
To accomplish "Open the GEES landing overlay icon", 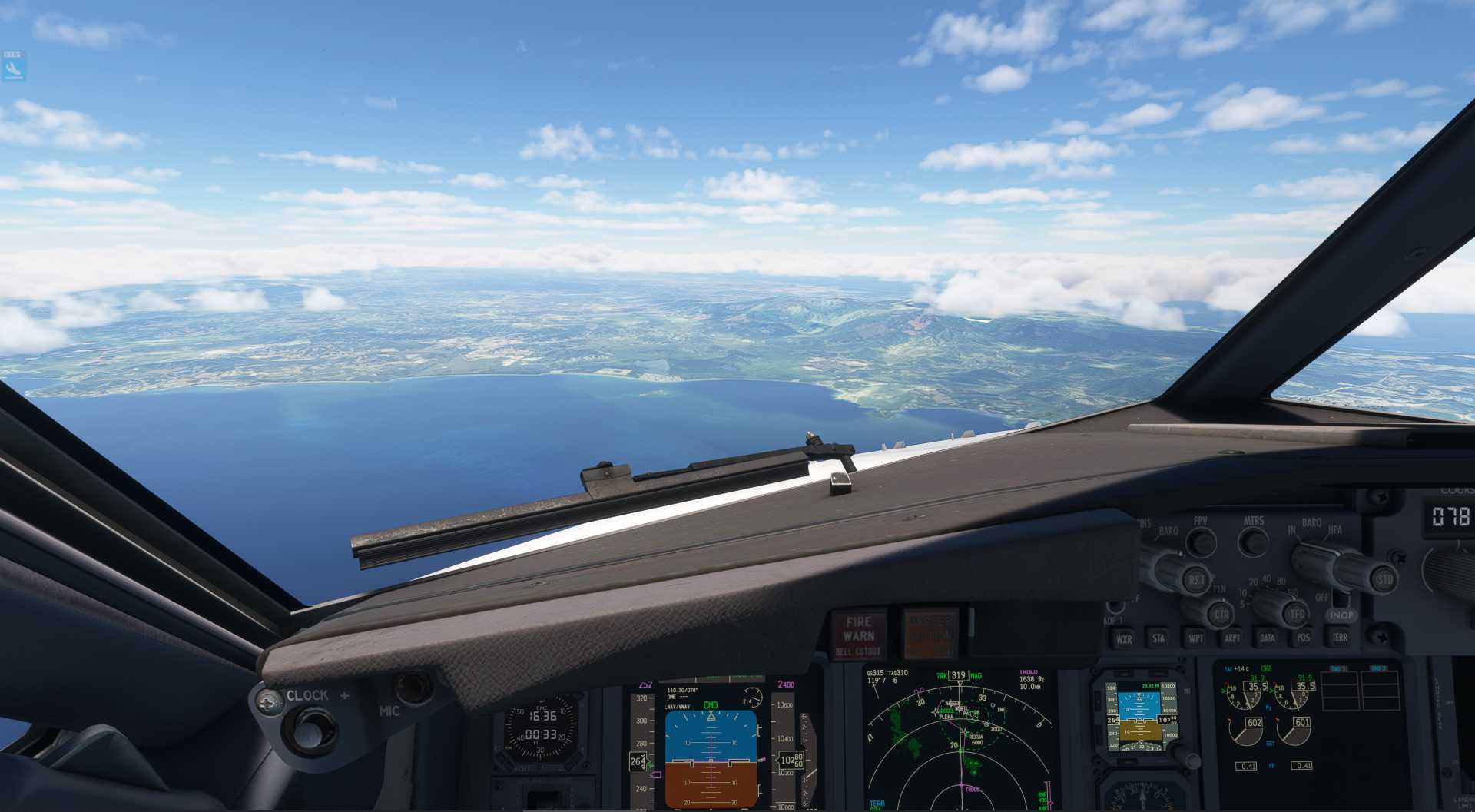I will pos(13,67).
